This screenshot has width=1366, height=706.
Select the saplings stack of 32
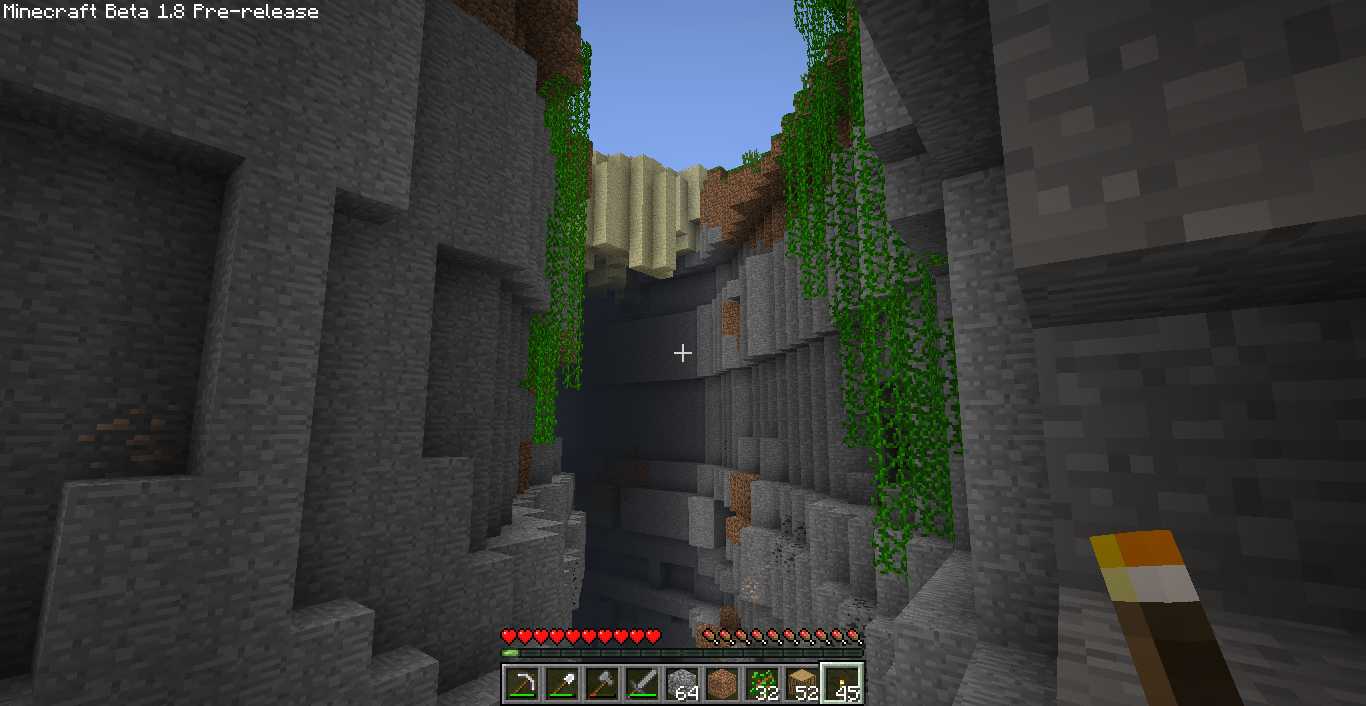point(762,683)
